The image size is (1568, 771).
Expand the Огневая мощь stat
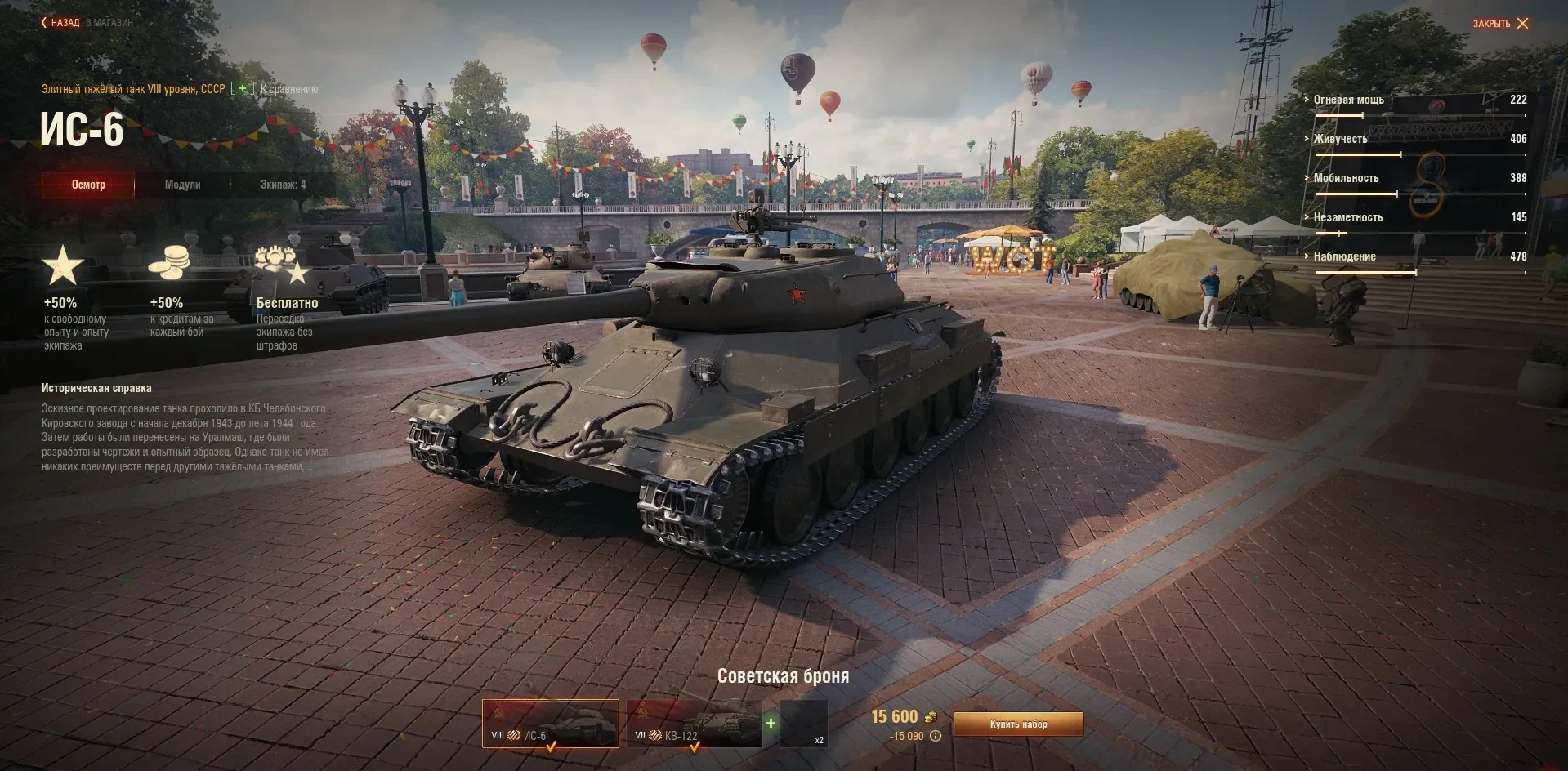coord(1348,100)
